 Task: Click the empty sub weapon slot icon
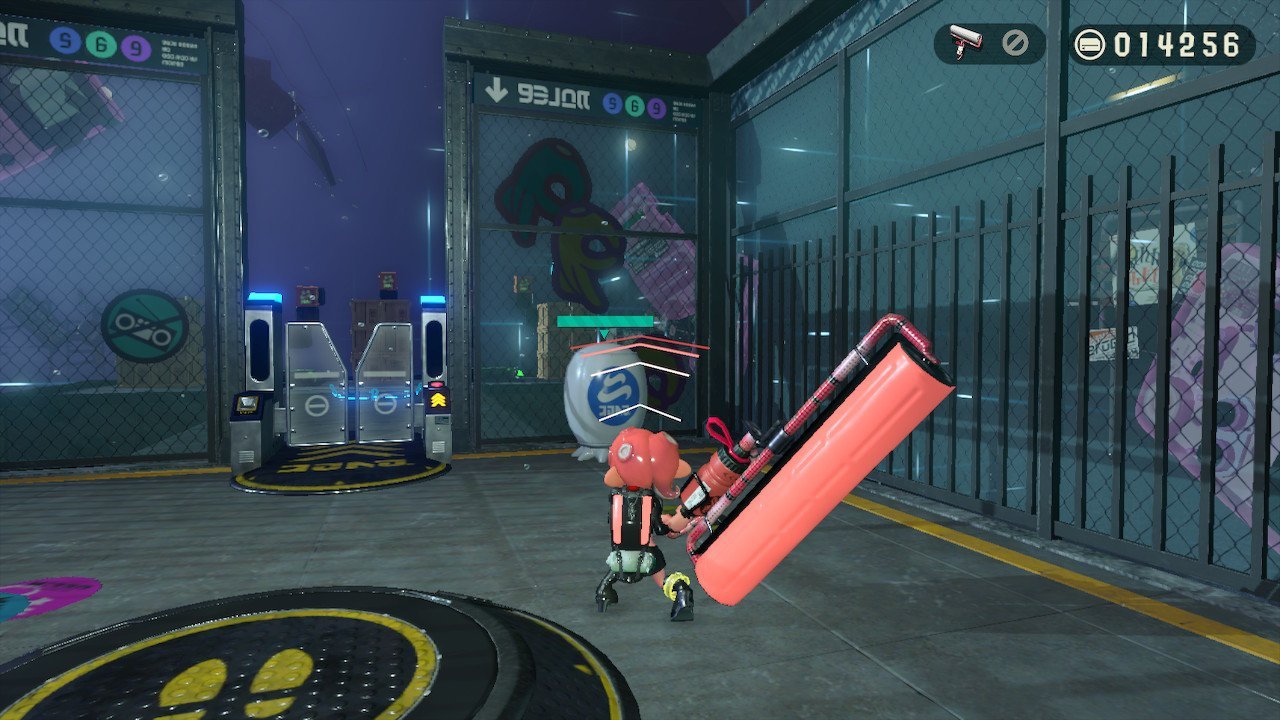click(x=1015, y=44)
